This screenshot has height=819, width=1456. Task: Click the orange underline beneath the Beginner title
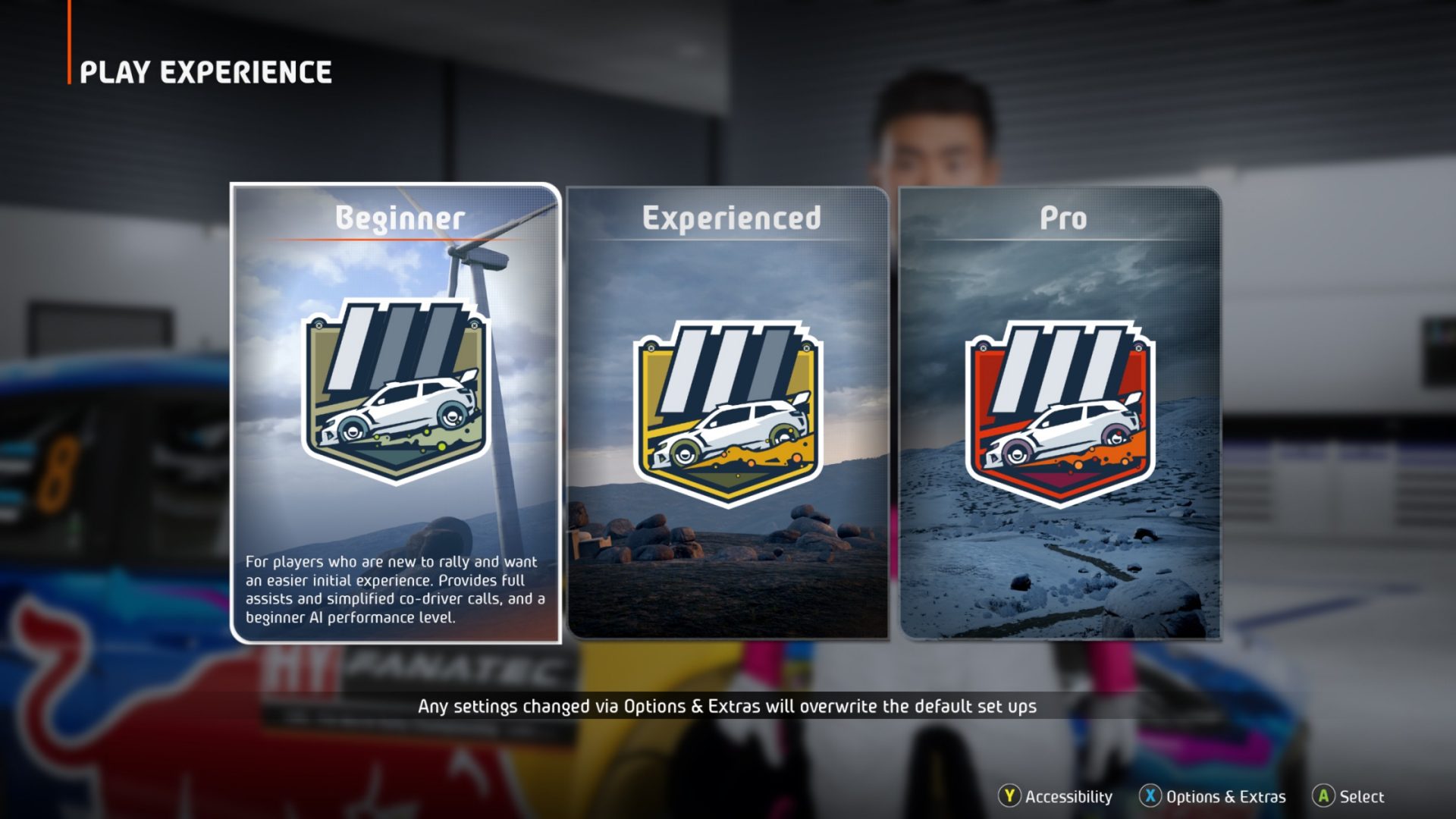(x=397, y=239)
